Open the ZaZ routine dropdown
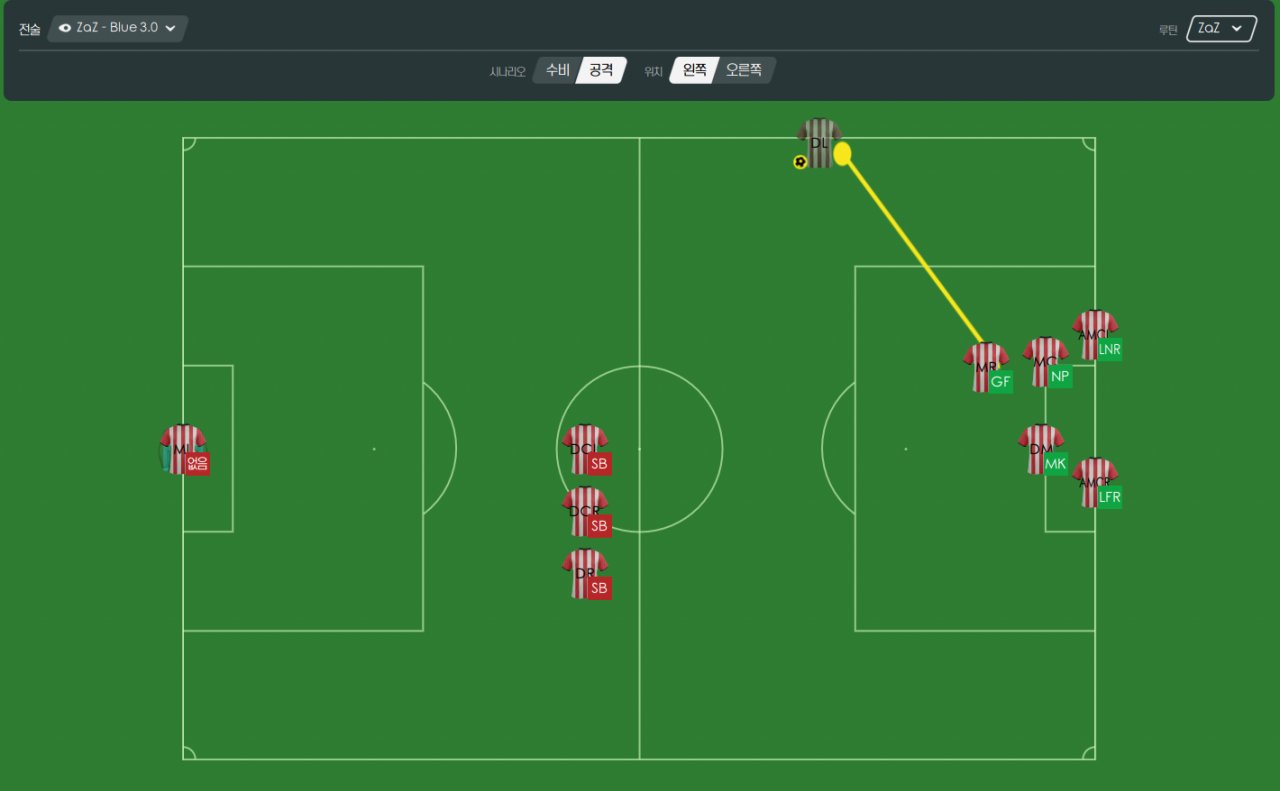Viewport: 1280px width, 791px height. [x=1221, y=29]
